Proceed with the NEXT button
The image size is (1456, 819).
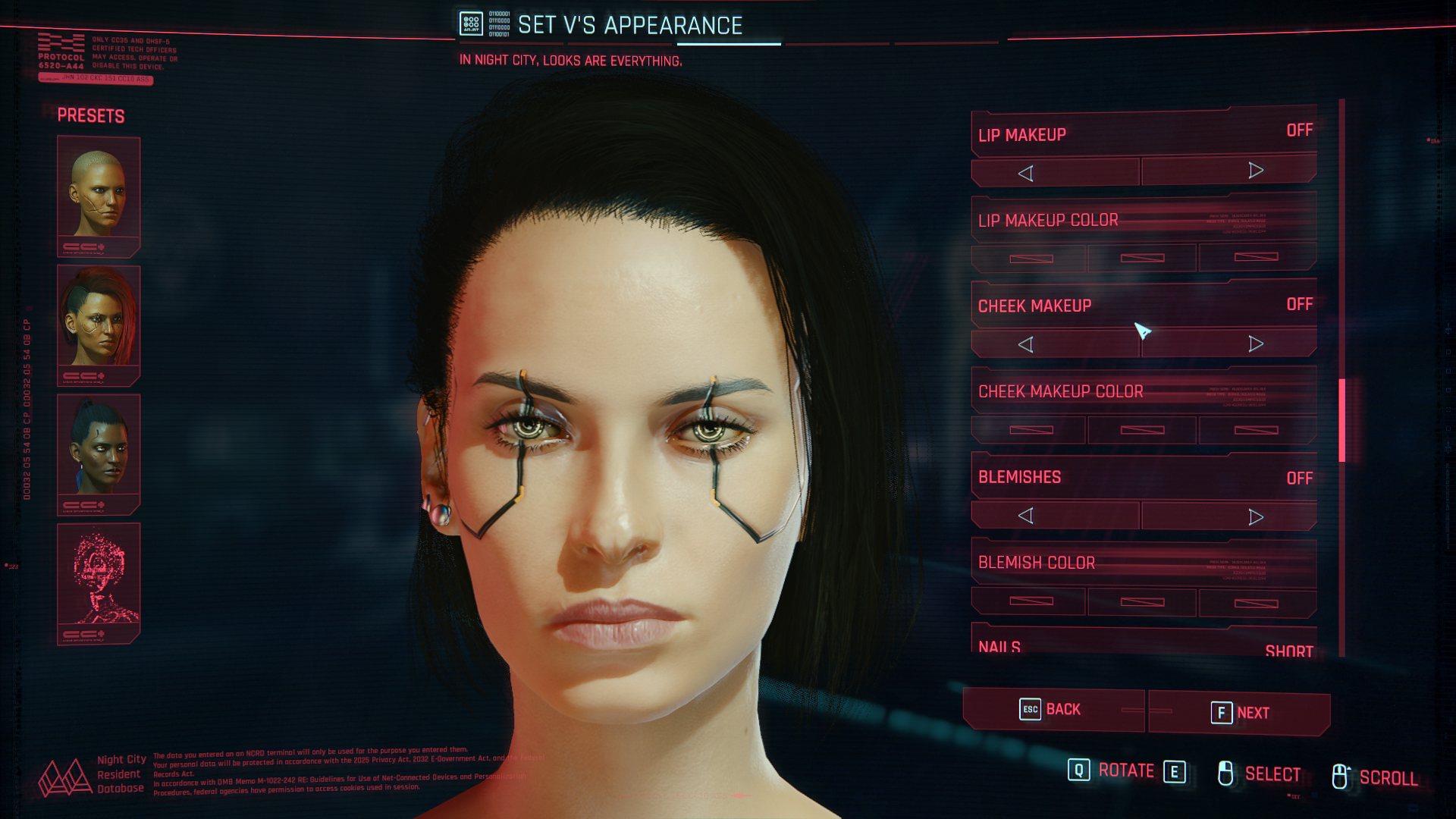click(1239, 713)
